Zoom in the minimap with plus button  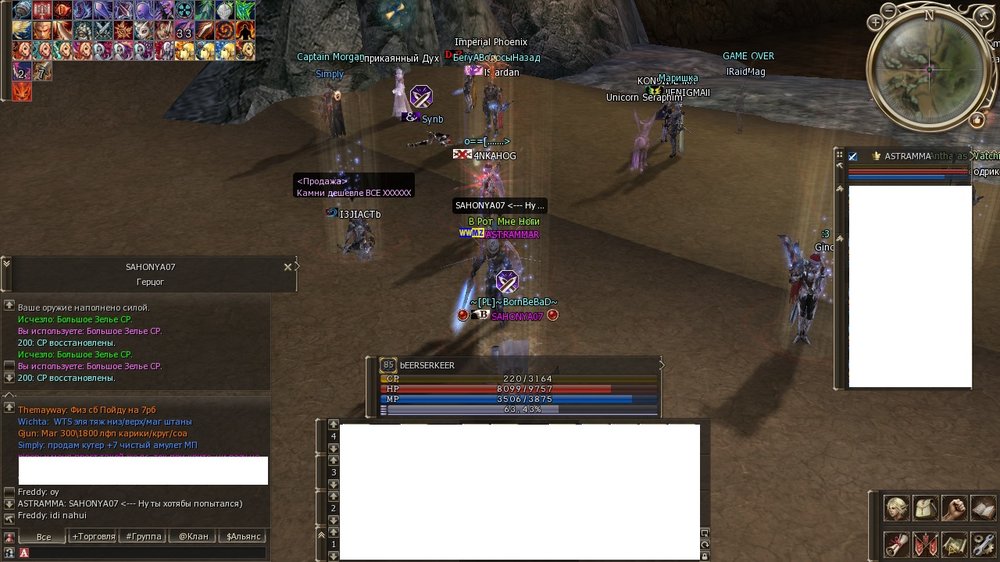[x=875, y=22]
